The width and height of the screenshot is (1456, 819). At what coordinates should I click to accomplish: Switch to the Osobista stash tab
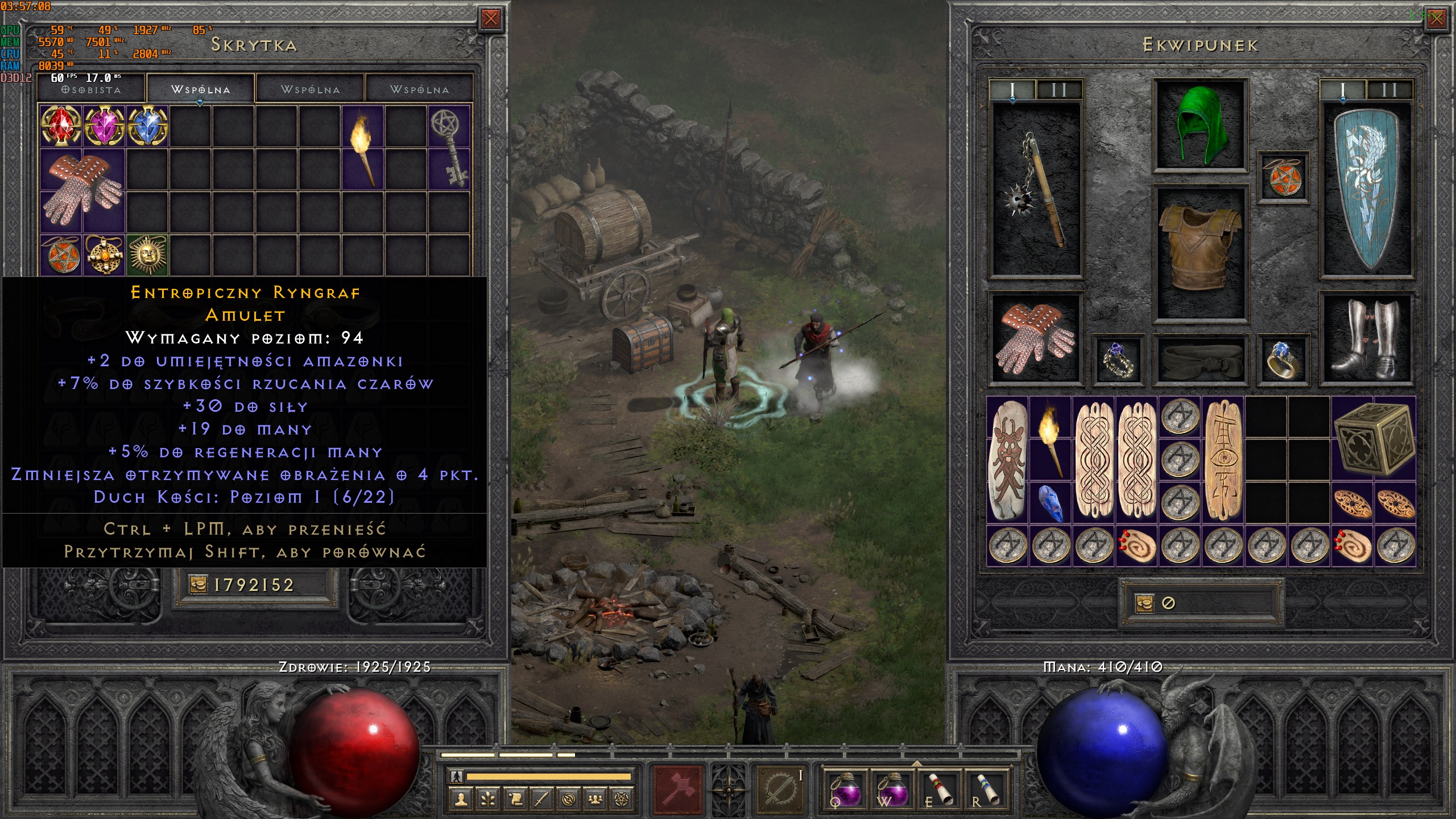pos(92,90)
